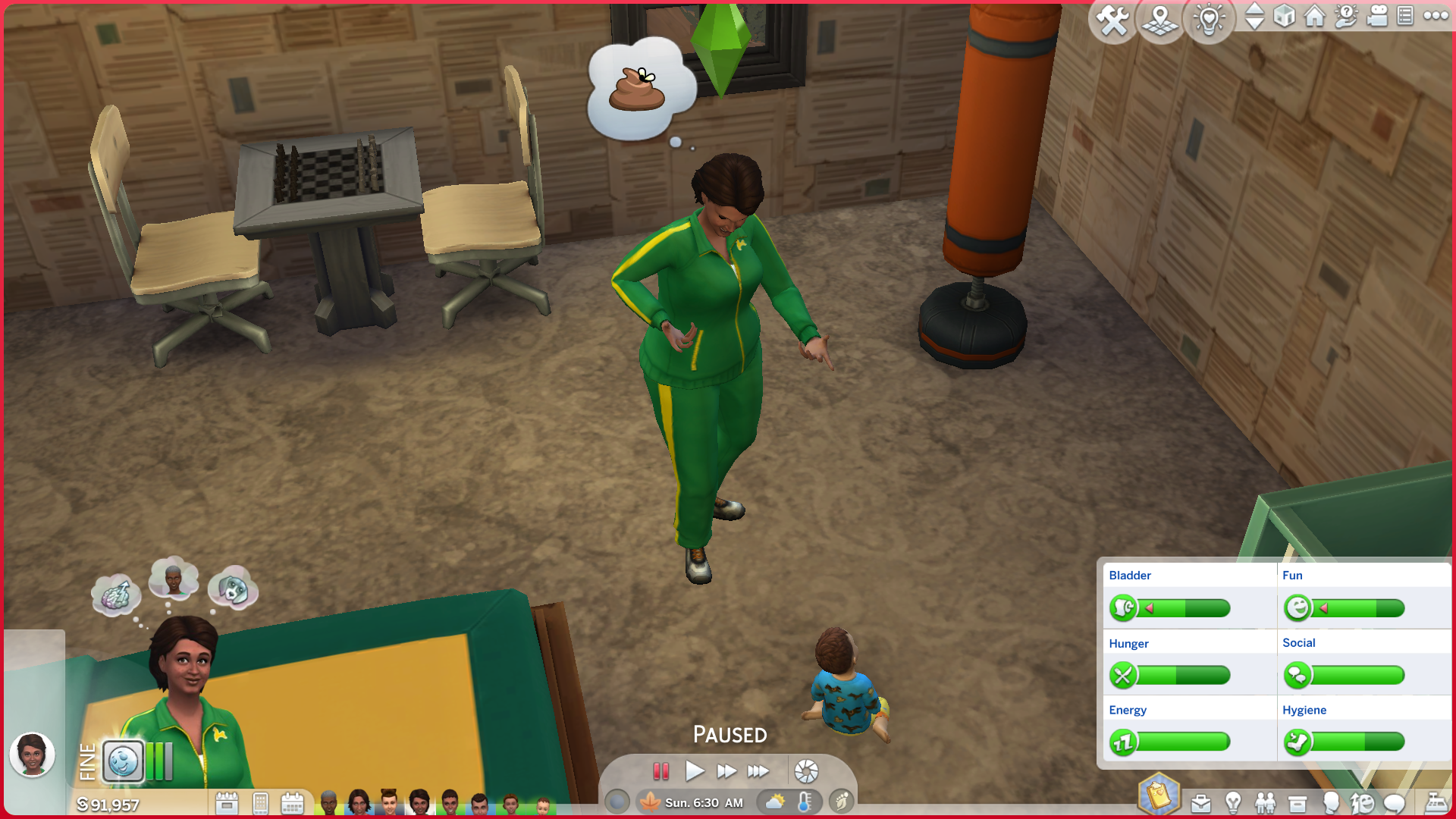Select the gray-haired household member portrait
Viewport: 1456px width, 819px height.
coord(328,802)
